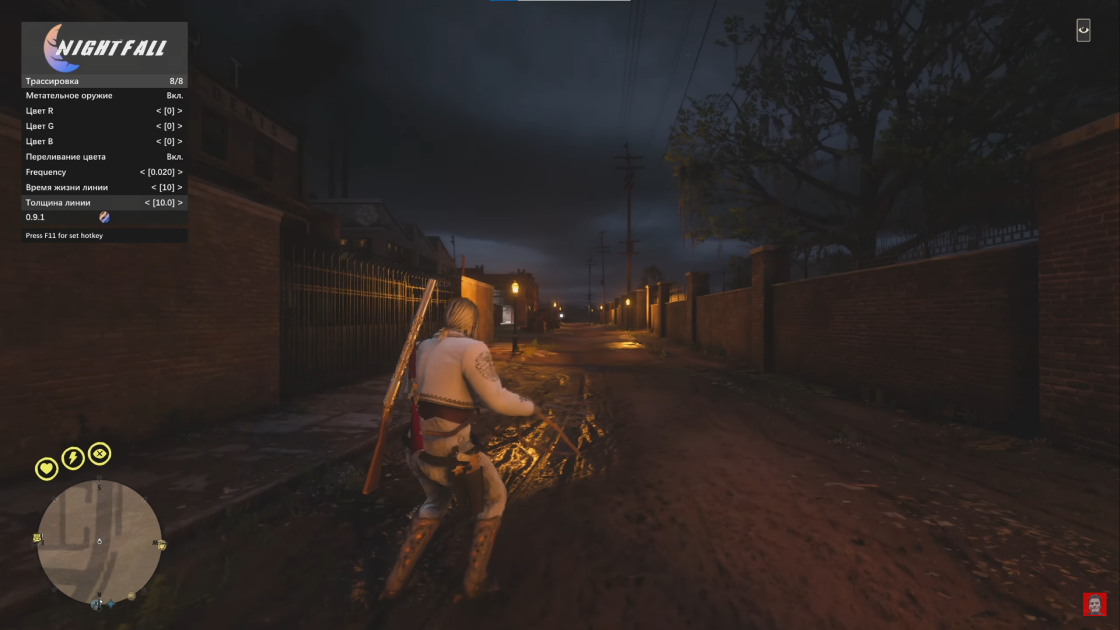
Task: Select the Frequency menu row
Action: (104, 172)
